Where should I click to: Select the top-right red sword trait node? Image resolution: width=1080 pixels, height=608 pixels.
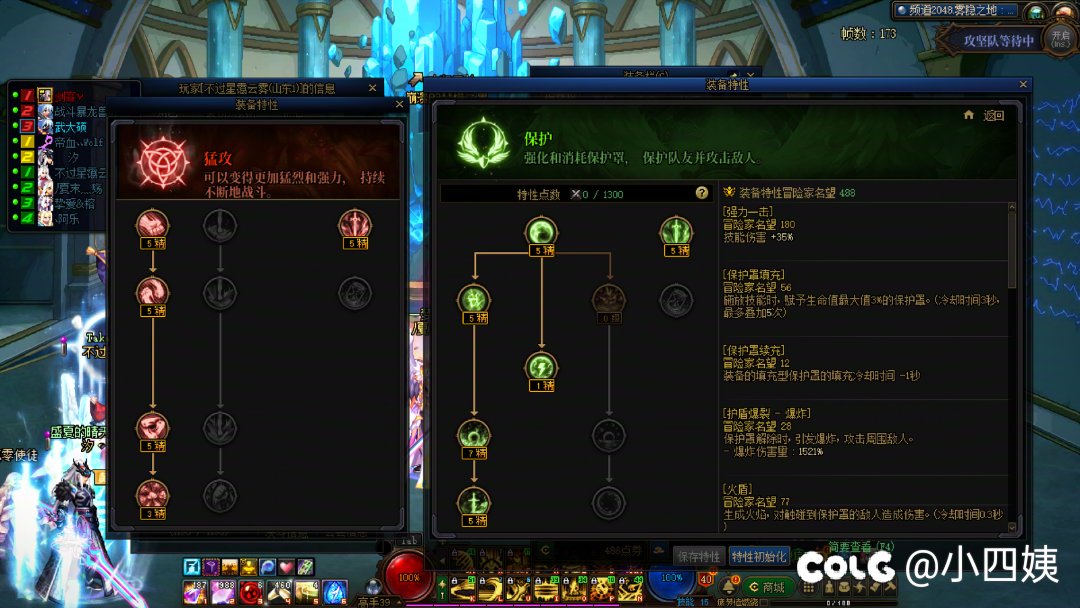click(354, 224)
